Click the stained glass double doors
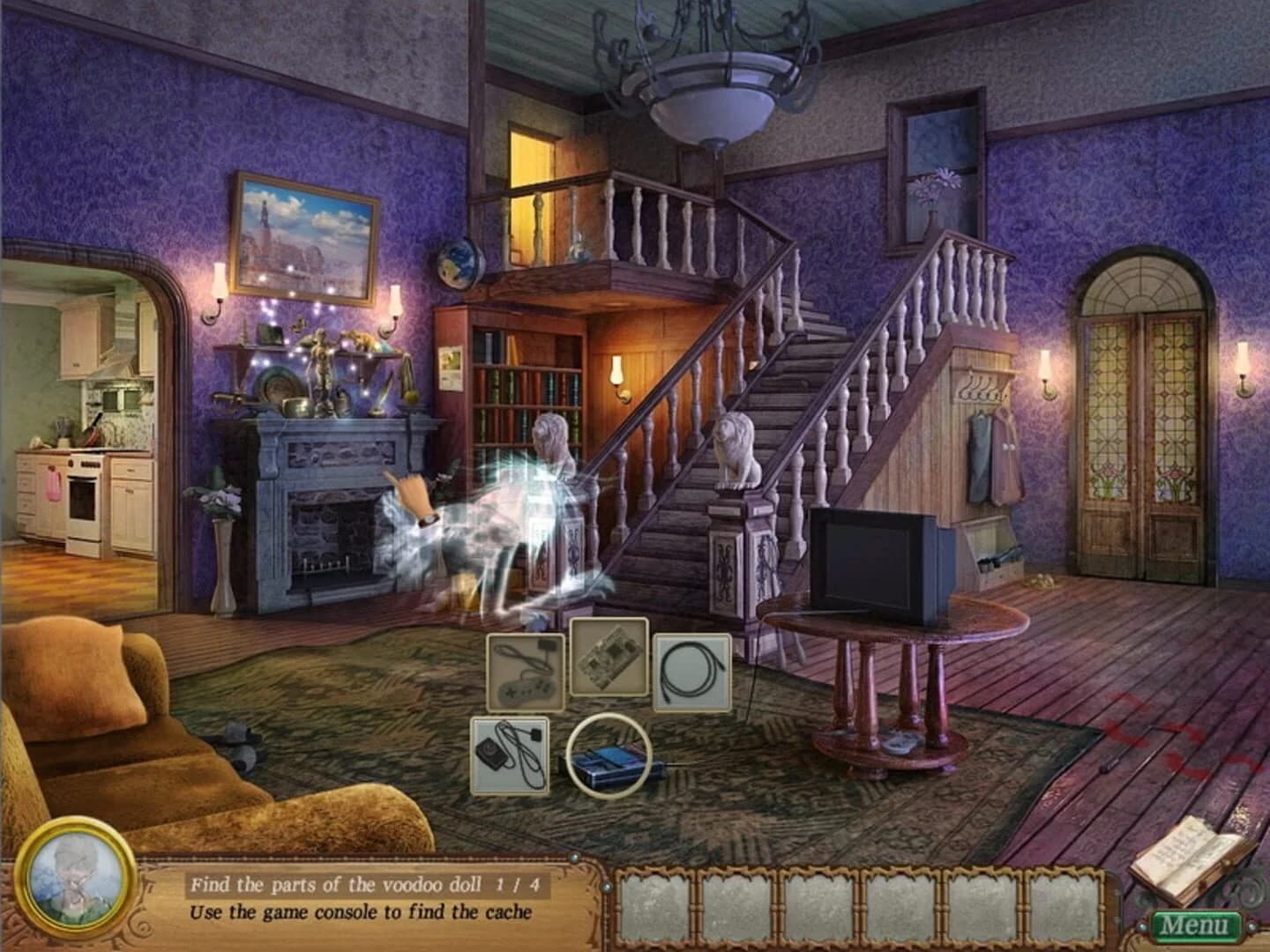 click(x=1138, y=414)
